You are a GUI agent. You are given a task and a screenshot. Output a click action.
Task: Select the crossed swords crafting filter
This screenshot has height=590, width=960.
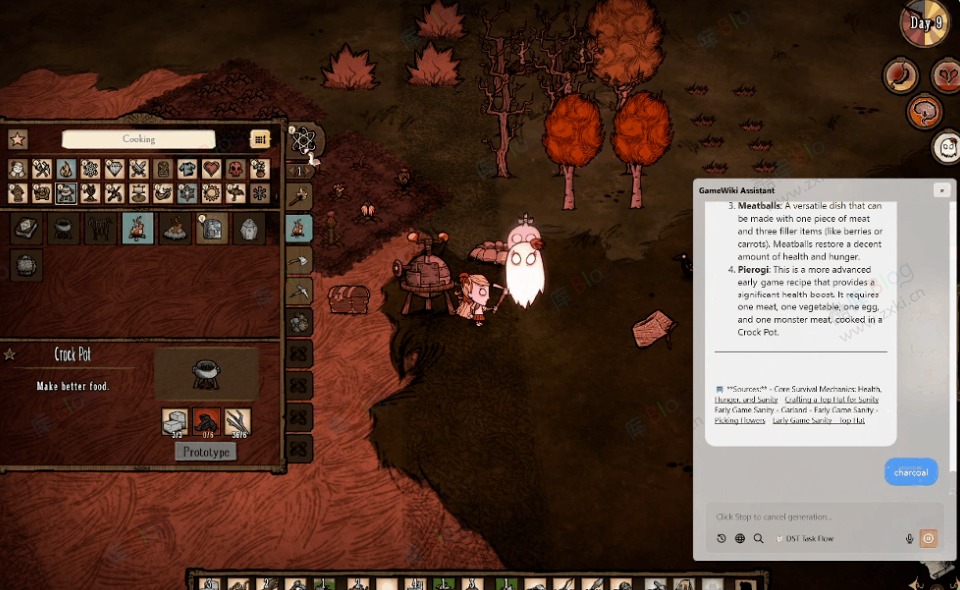pyautogui.click(x=138, y=169)
